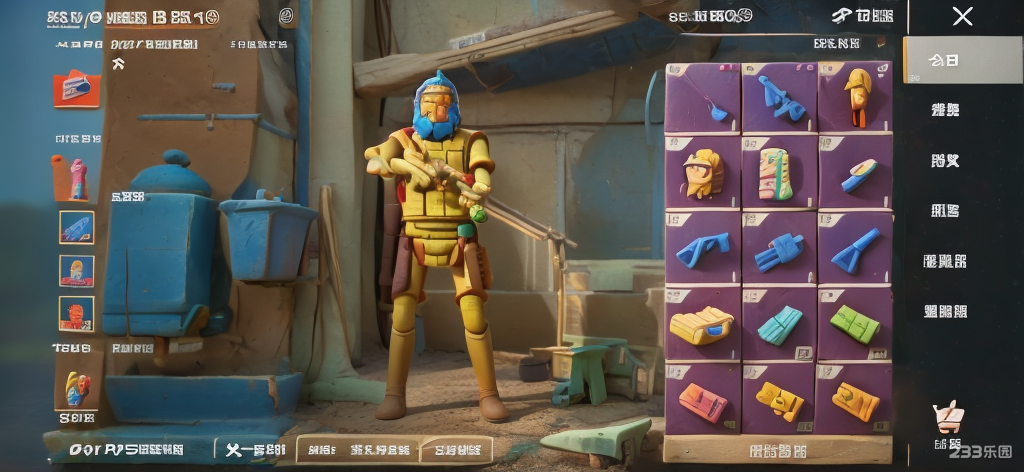Image resolution: width=1024 pixels, height=472 pixels.
Task: Select the blue and orange shoe tile
Action: click(x=855, y=173)
